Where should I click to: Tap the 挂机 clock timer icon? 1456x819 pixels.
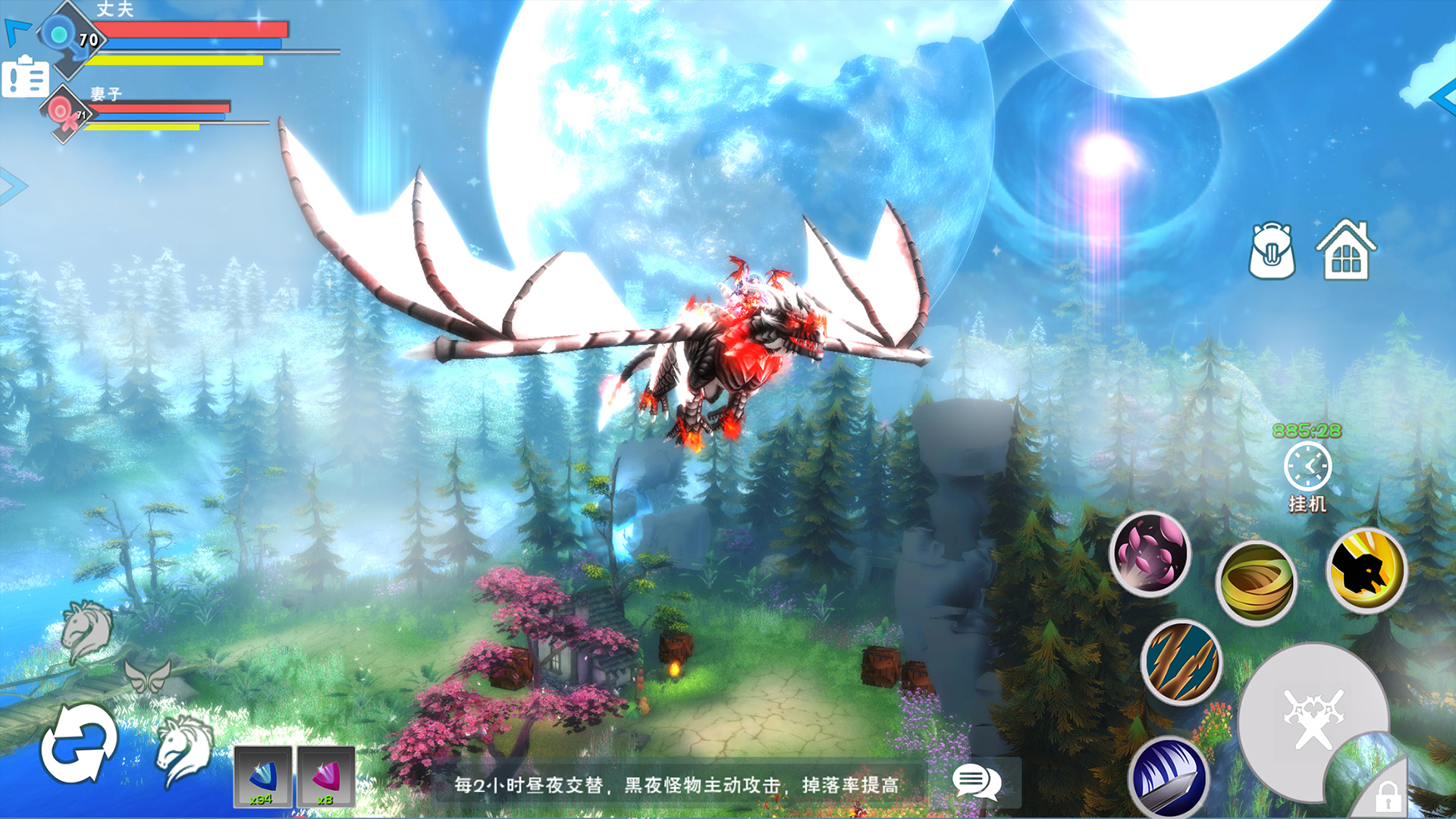(1307, 466)
